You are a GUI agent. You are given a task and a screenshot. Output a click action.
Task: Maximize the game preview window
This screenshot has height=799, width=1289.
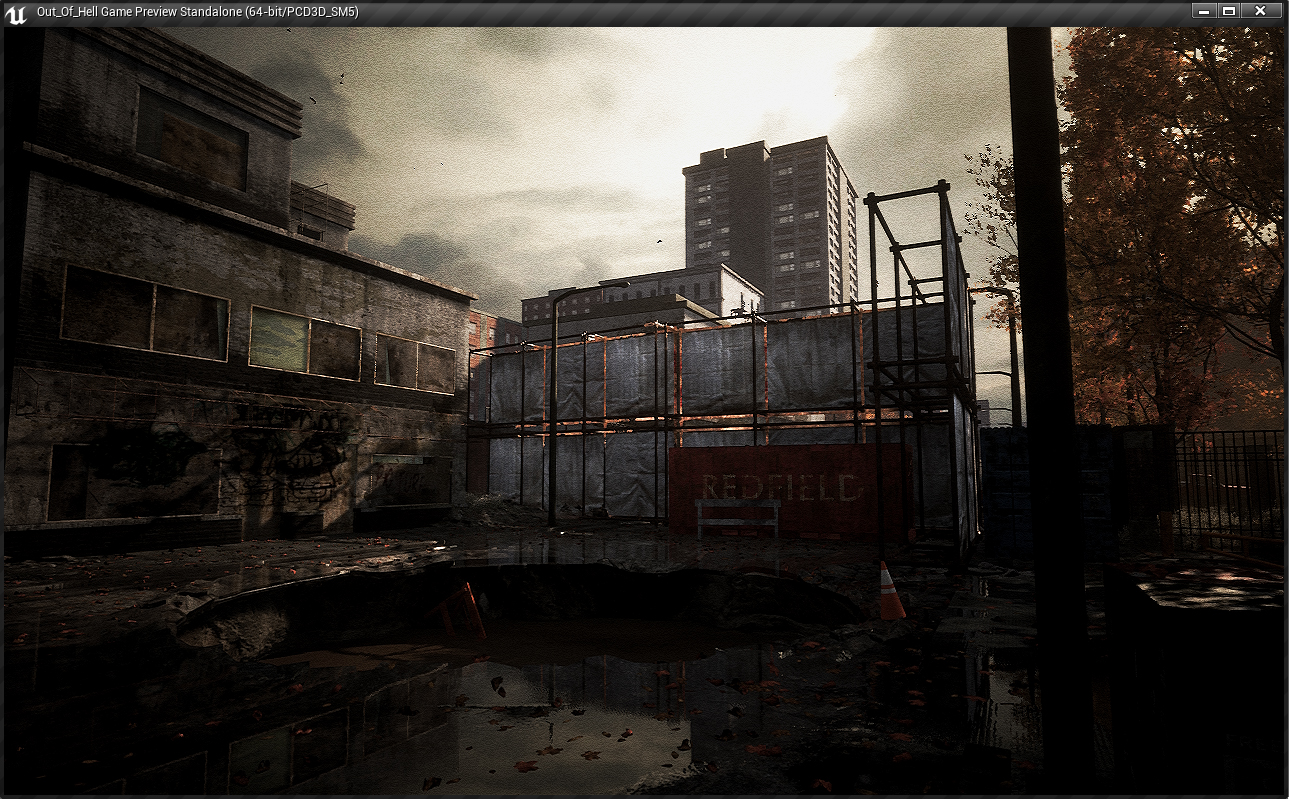coord(1229,11)
